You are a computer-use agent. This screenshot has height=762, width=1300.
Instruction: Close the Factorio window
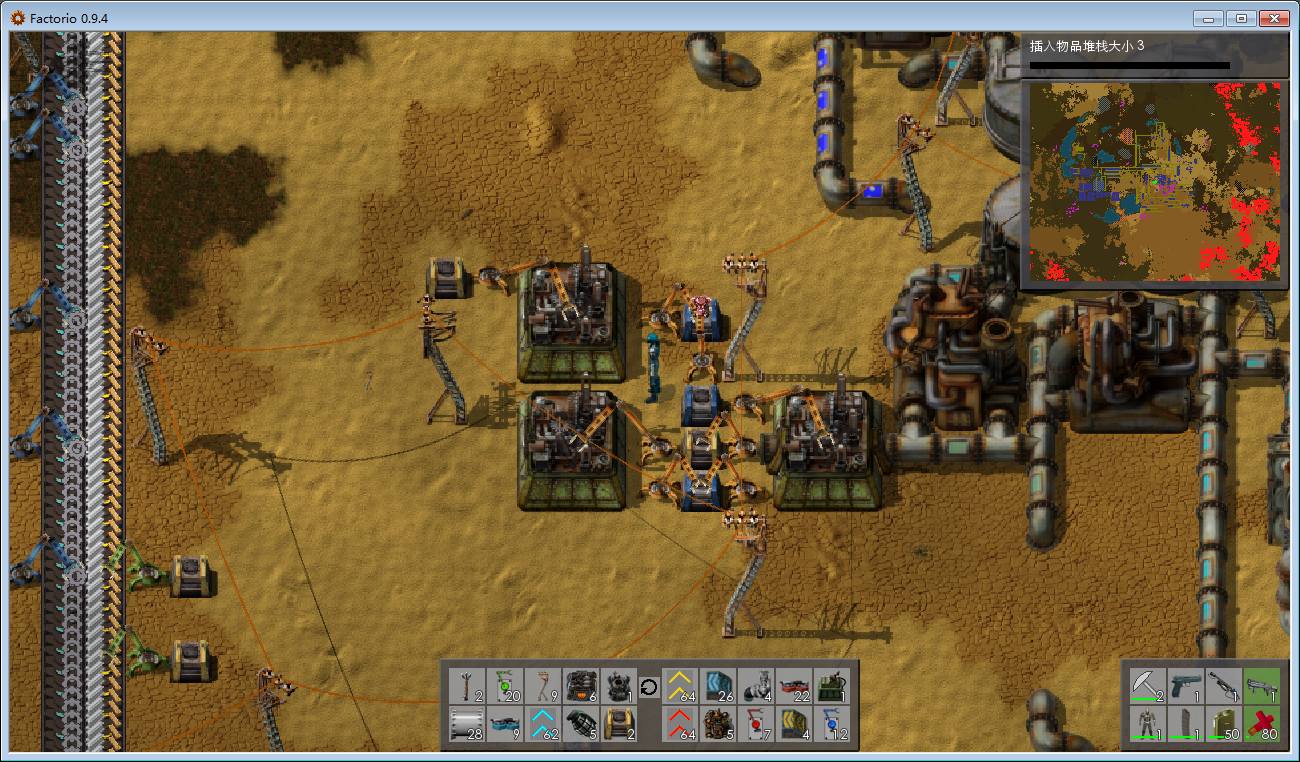click(x=1273, y=18)
